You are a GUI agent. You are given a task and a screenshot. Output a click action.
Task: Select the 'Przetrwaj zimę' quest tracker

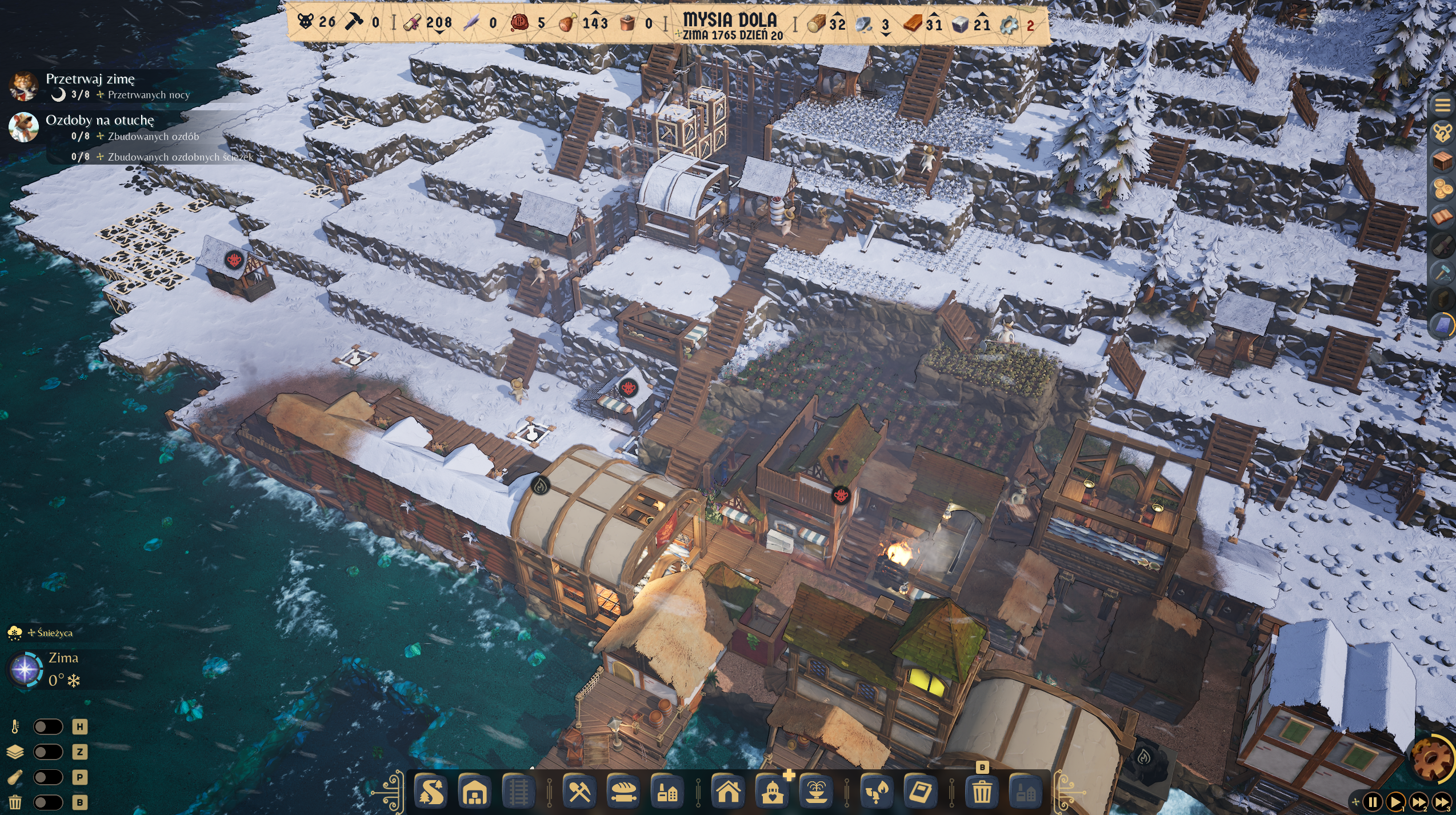click(90, 79)
